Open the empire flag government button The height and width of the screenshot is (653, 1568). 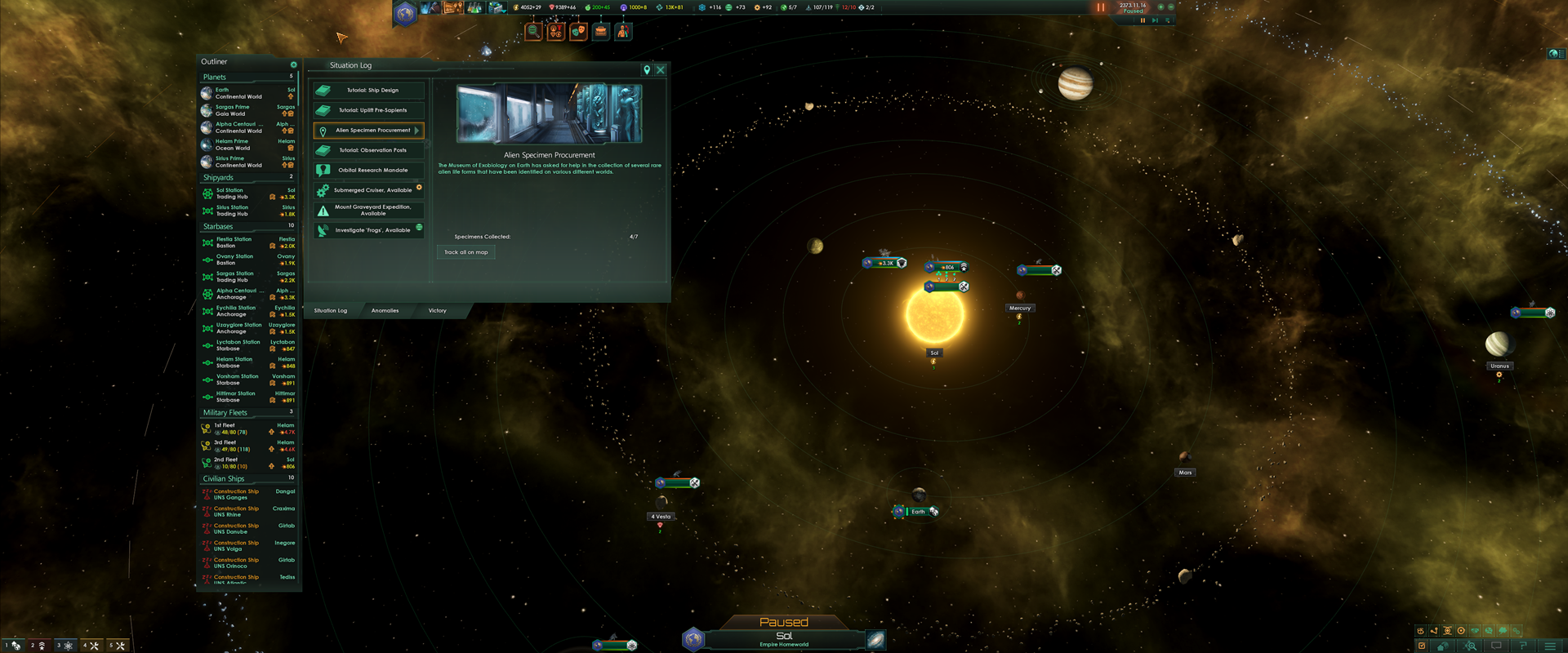coord(405,13)
